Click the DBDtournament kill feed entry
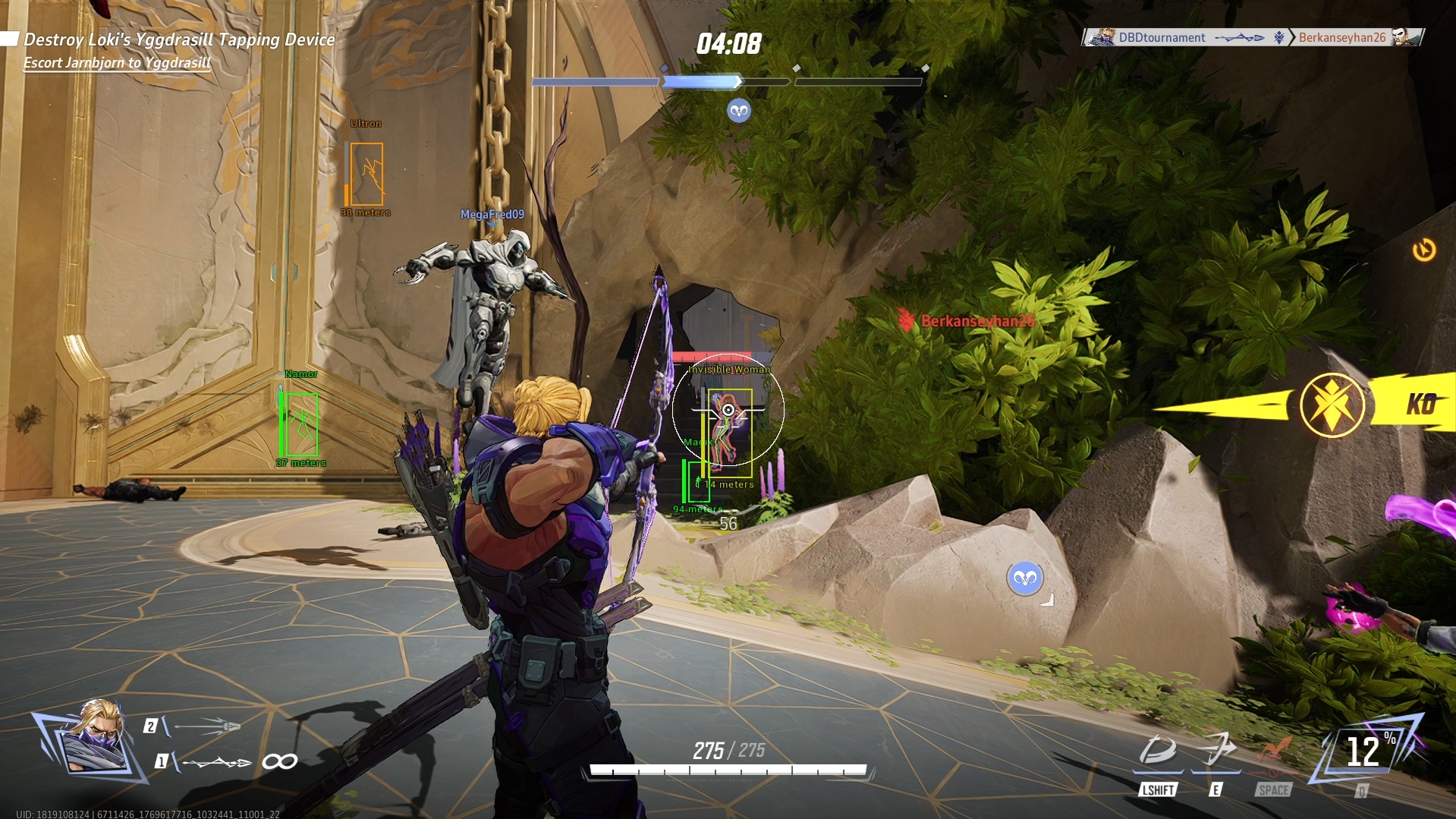This screenshot has width=1456, height=819. 1161,37
